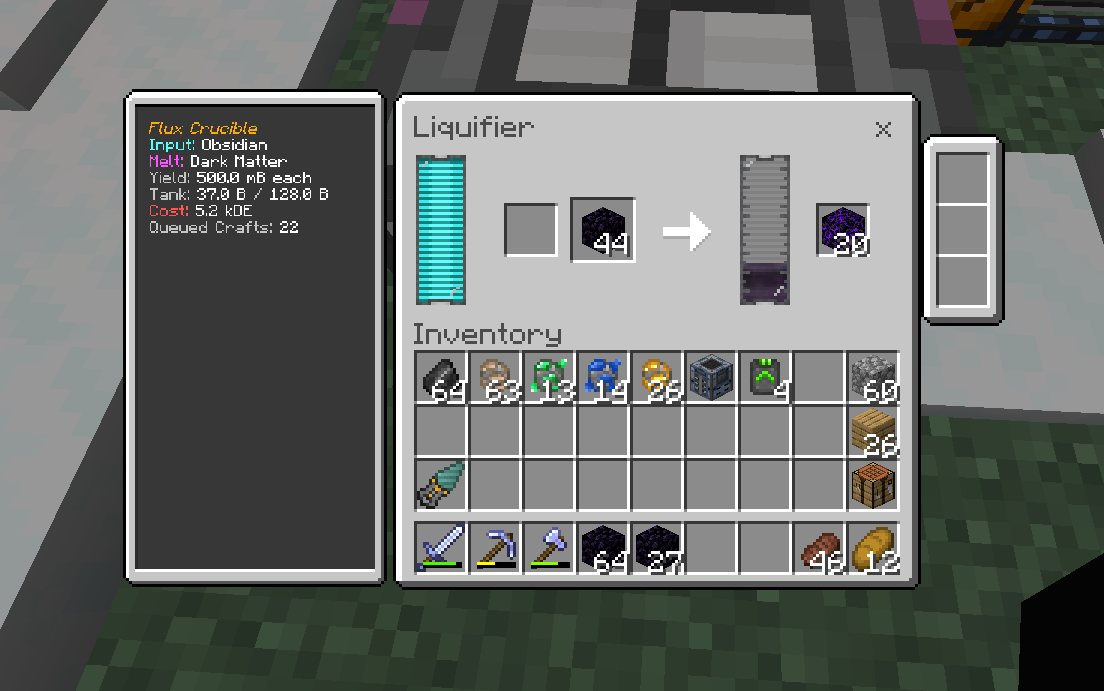Image resolution: width=1104 pixels, height=691 pixels.
Task: Select the sword in the hotbar
Action: pos(441,548)
